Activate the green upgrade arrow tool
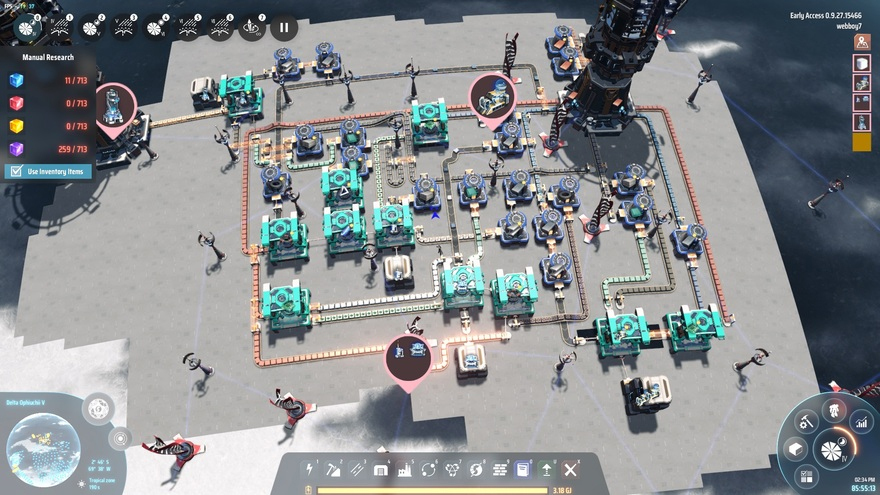This screenshot has width=880, height=495. 547,469
